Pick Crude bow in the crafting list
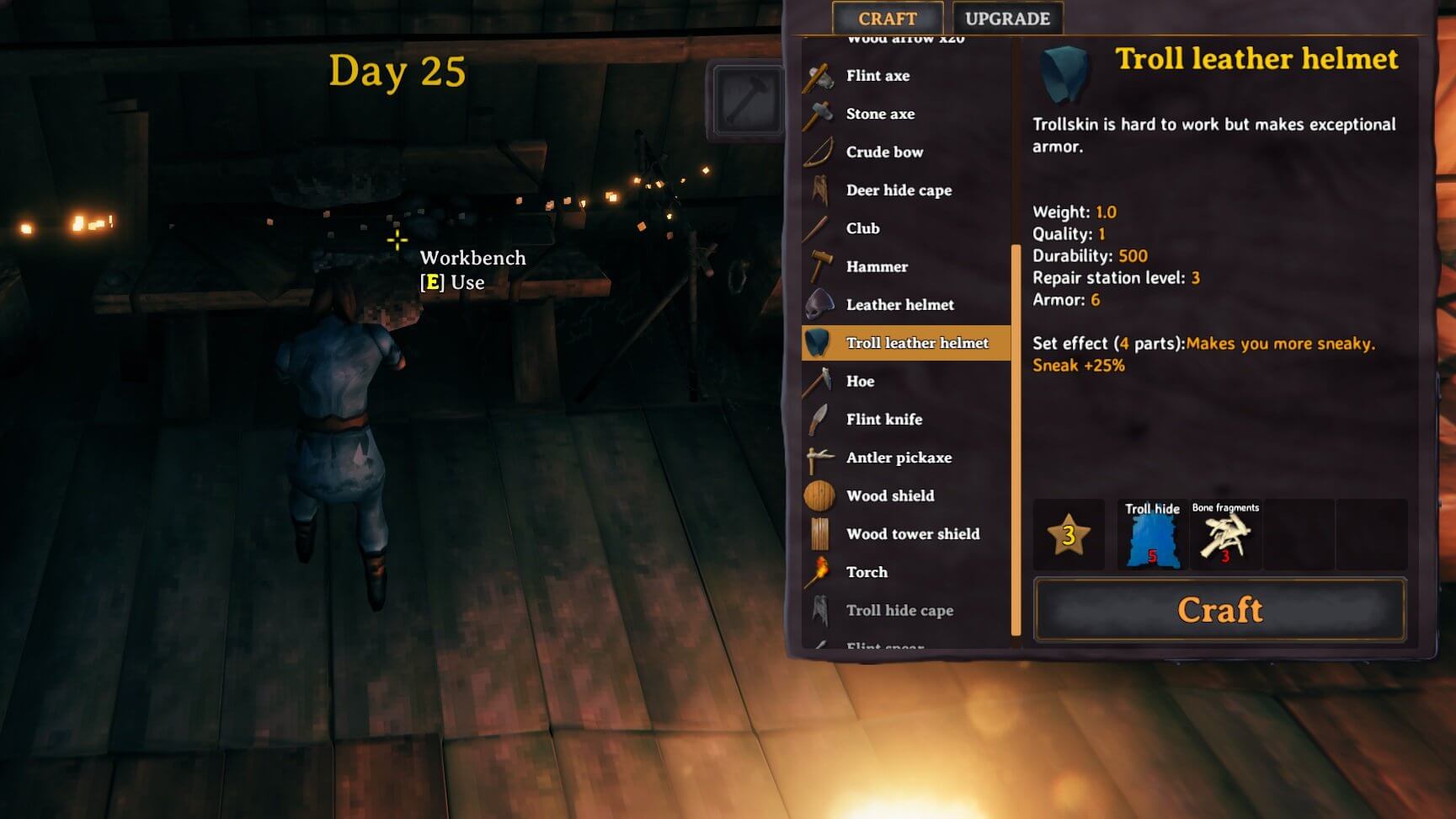The height and width of the screenshot is (819, 1456). [884, 152]
